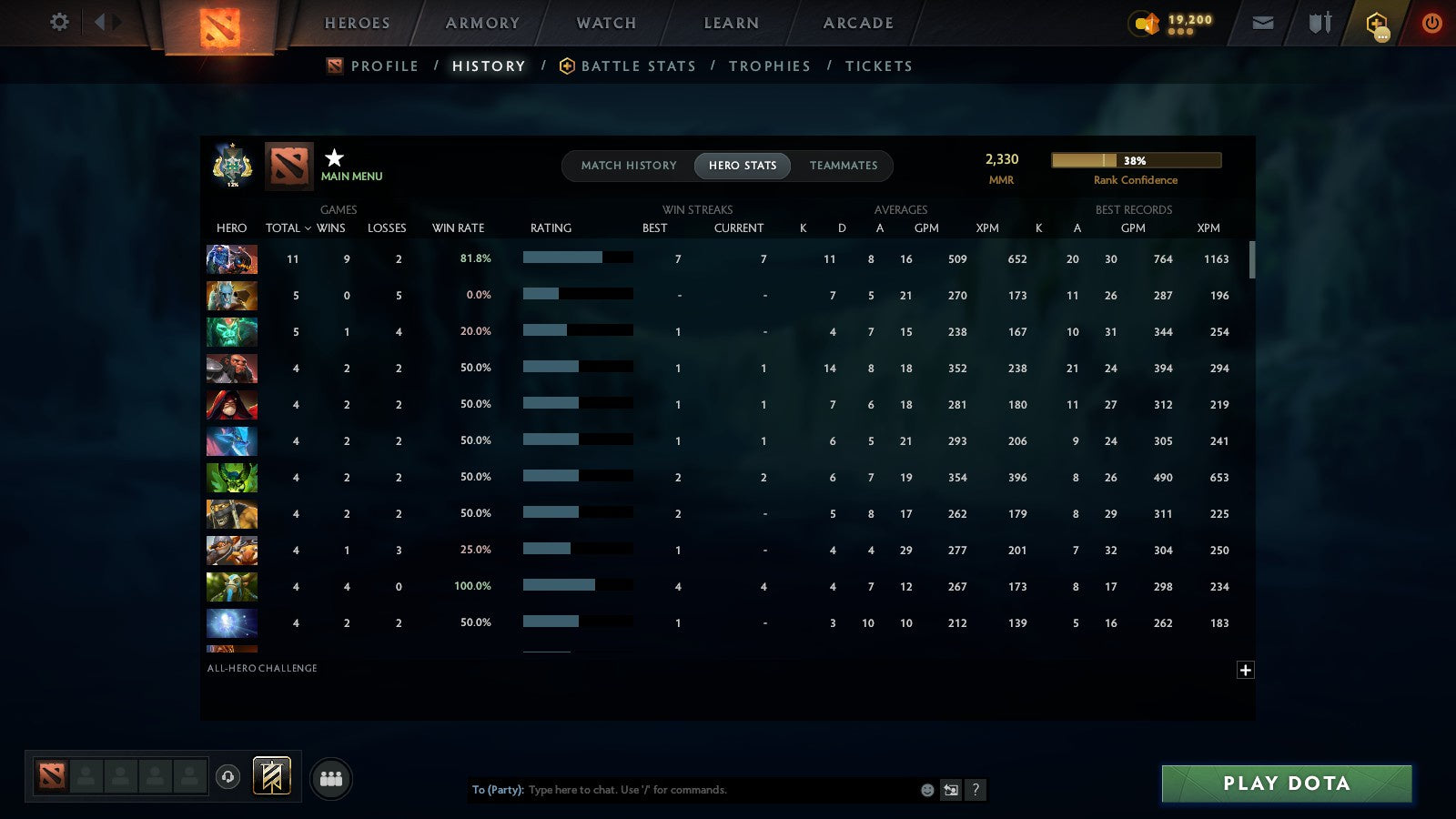Image resolution: width=1456 pixels, height=819 pixels.
Task: Click the Main Menu link
Action: pyautogui.click(x=353, y=177)
